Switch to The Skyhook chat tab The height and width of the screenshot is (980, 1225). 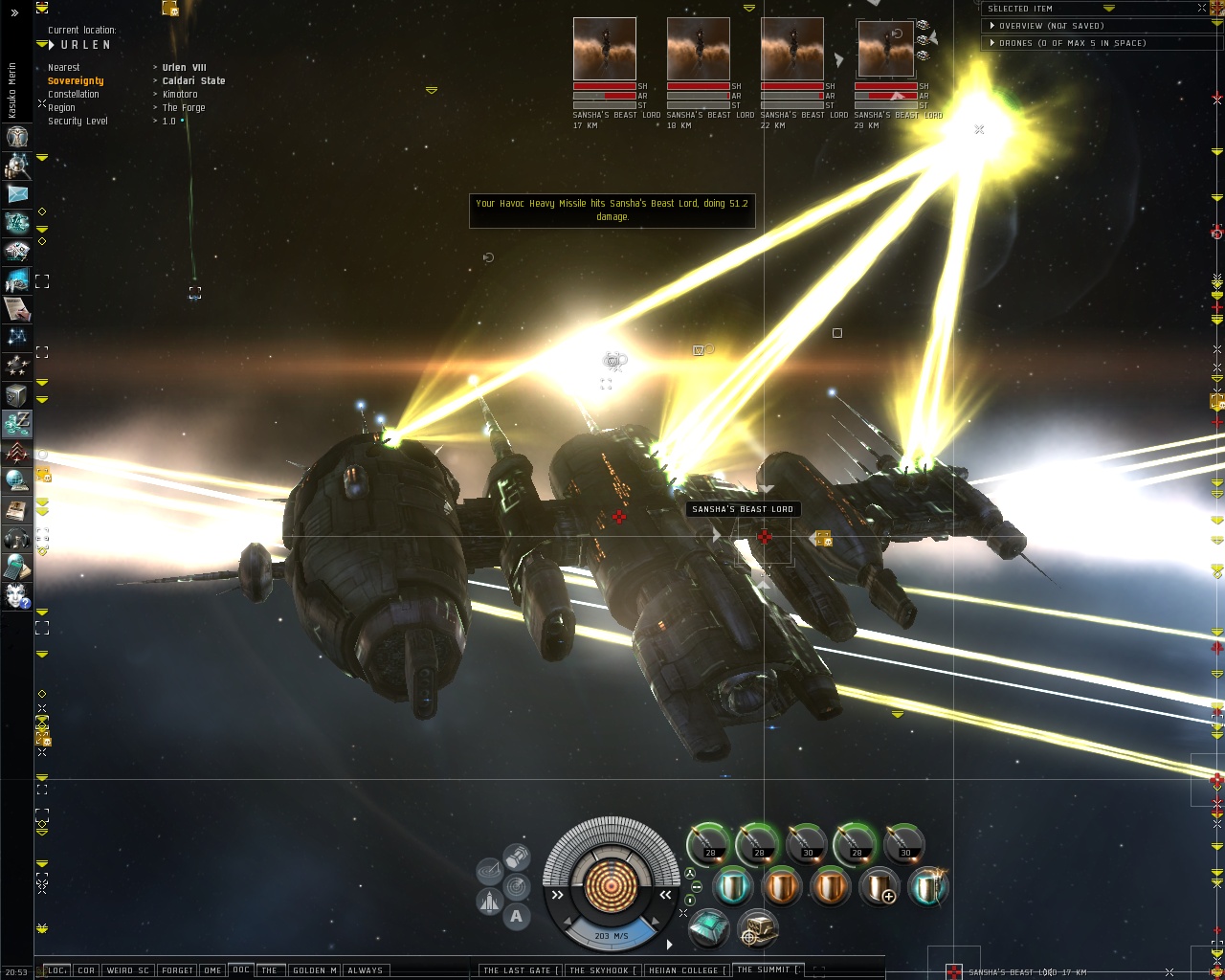599,970
